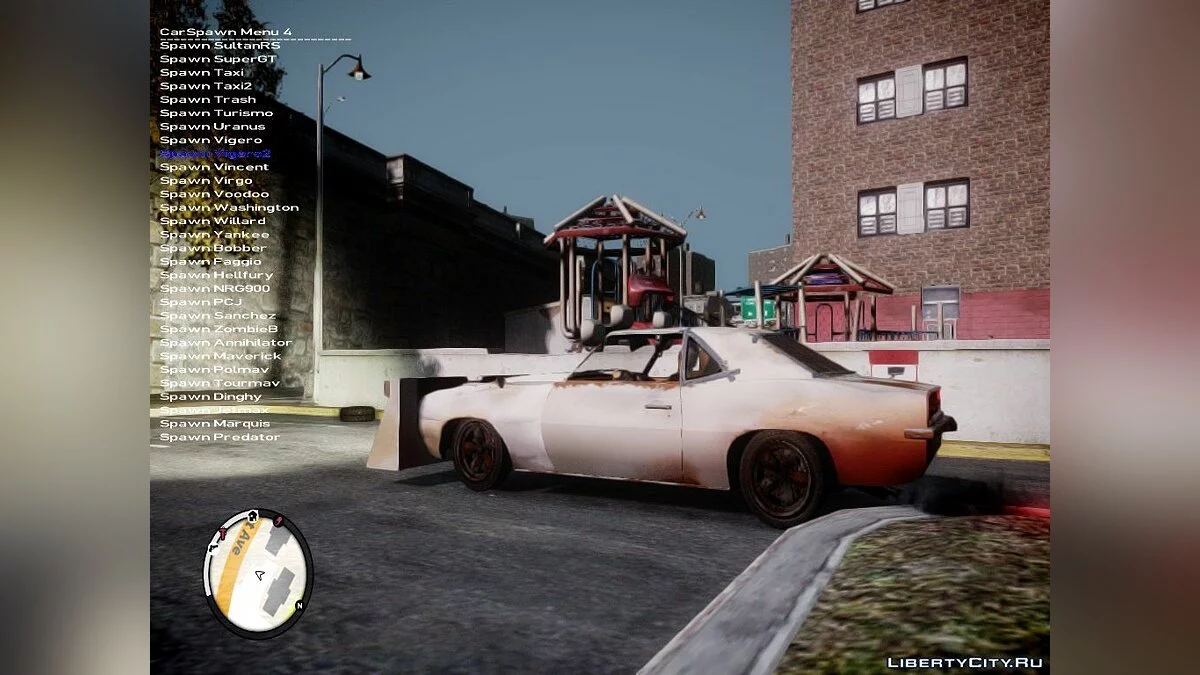Select the Spawn Turismo option
1200x675 pixels.
(216, 113)
